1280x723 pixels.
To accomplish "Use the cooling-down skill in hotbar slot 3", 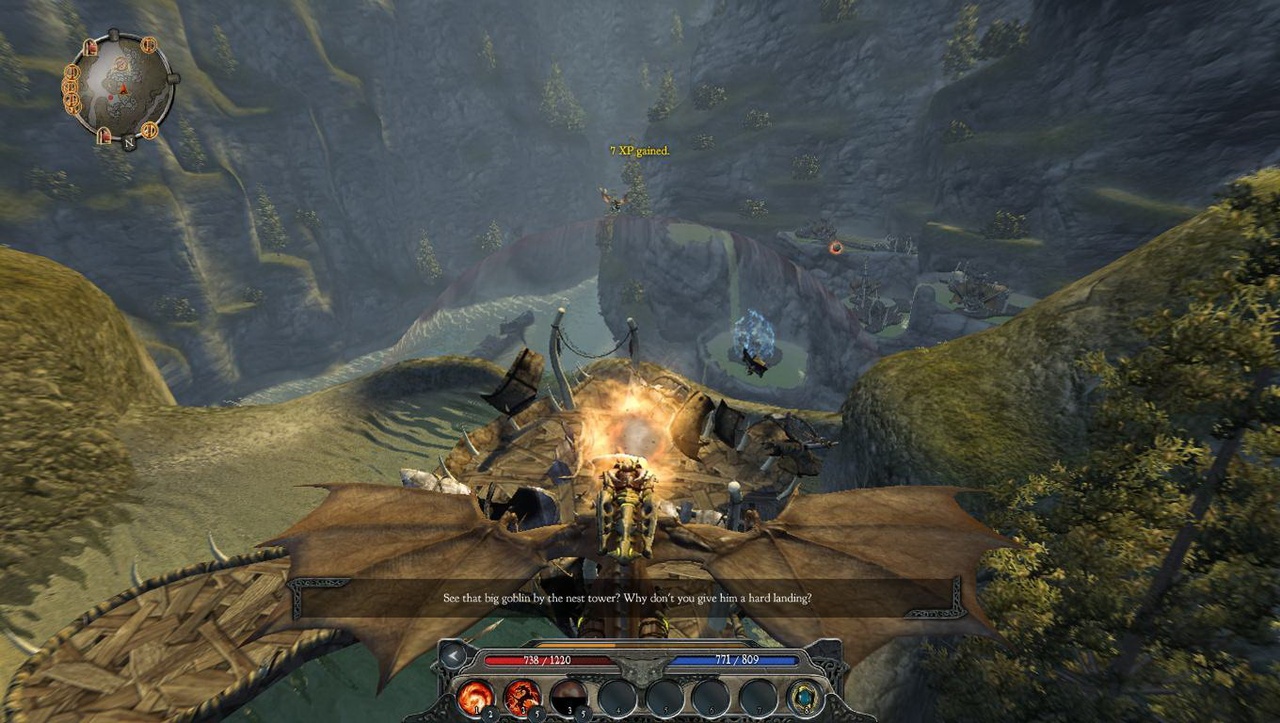I will (570, 696).
